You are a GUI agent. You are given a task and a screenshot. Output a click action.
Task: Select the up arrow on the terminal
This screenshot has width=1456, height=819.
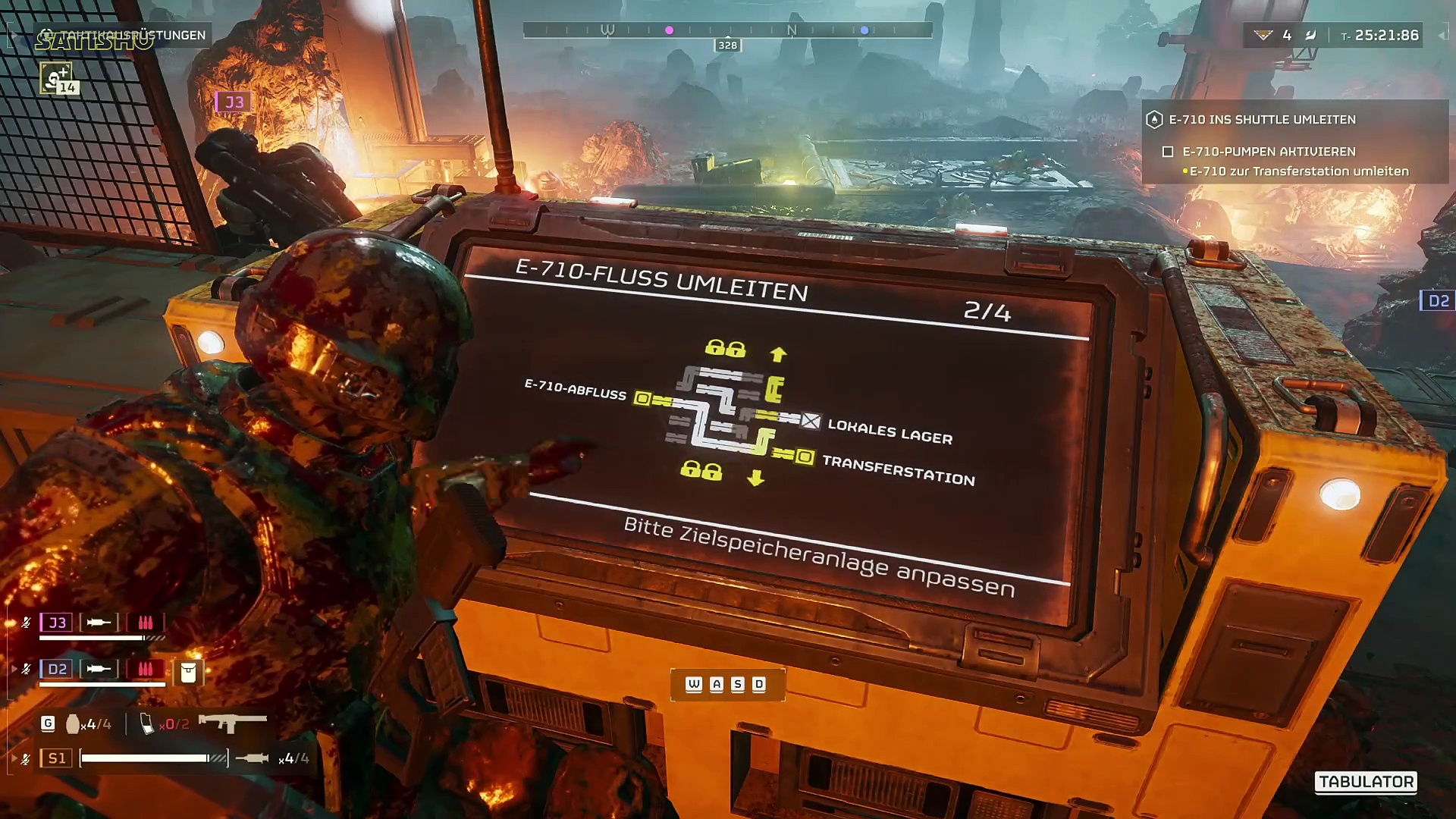coord(778,354)
